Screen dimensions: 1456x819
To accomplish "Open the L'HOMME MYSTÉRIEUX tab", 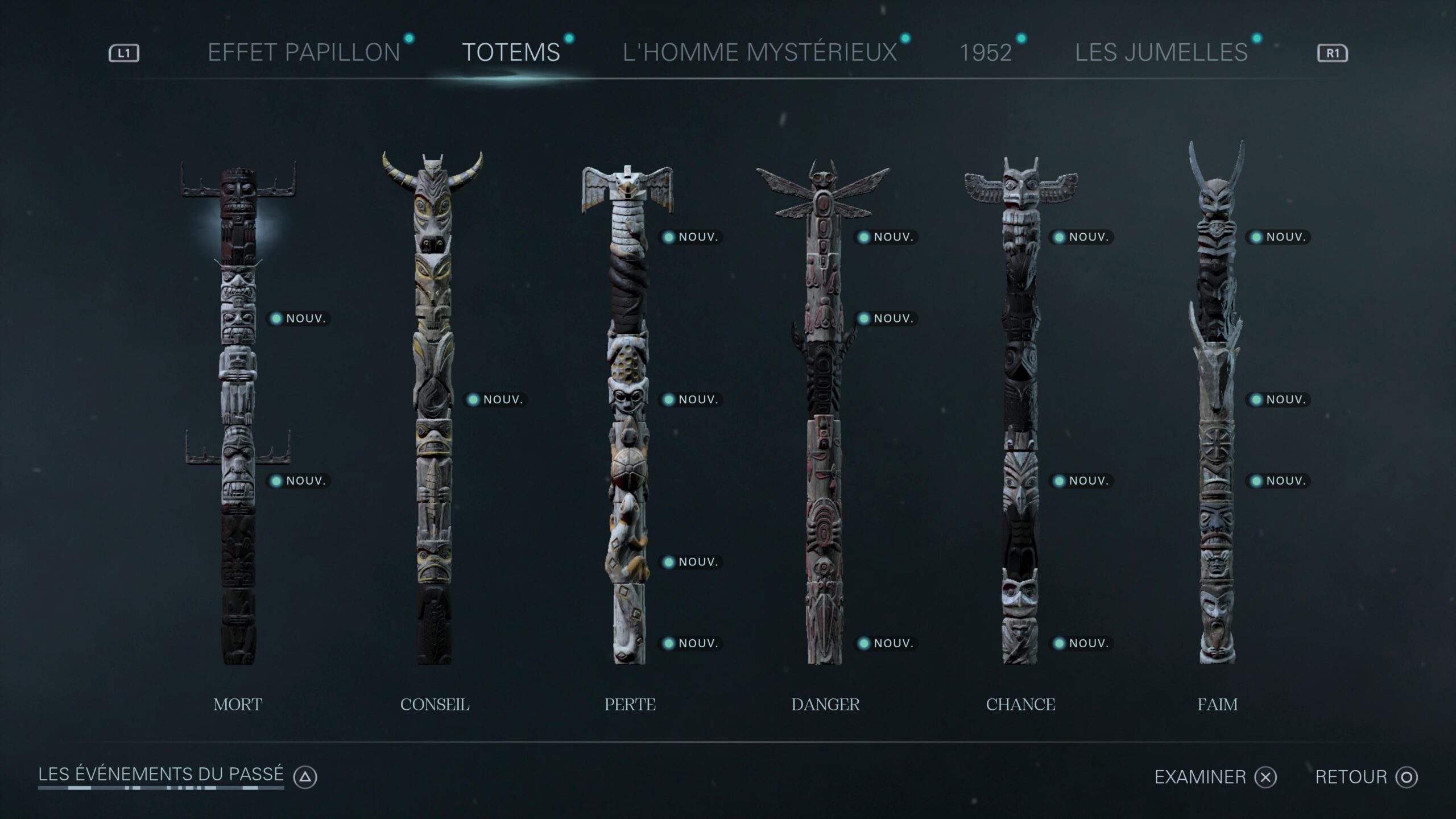I will (759, 51).
